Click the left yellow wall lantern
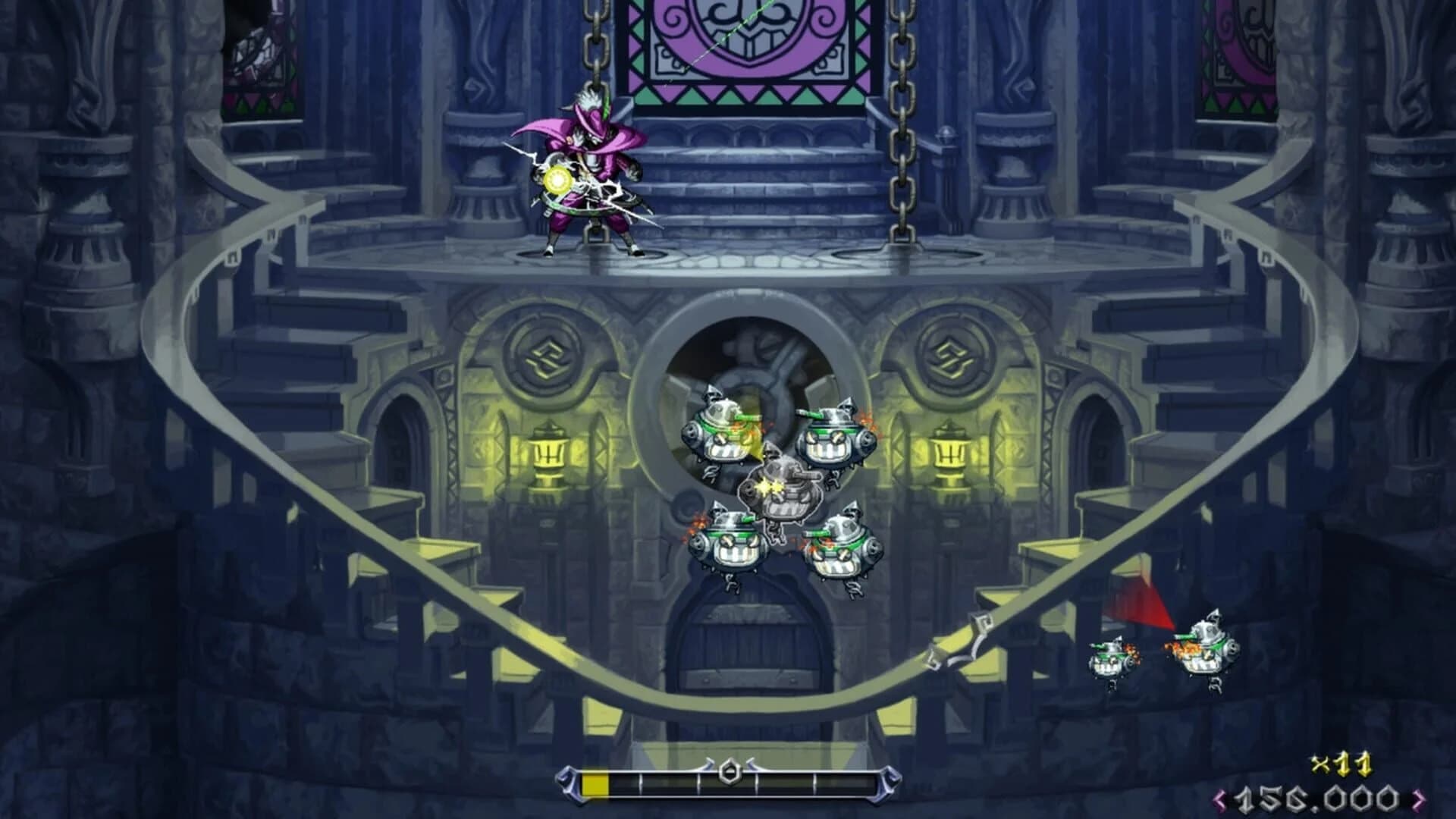 click(548, 455)
